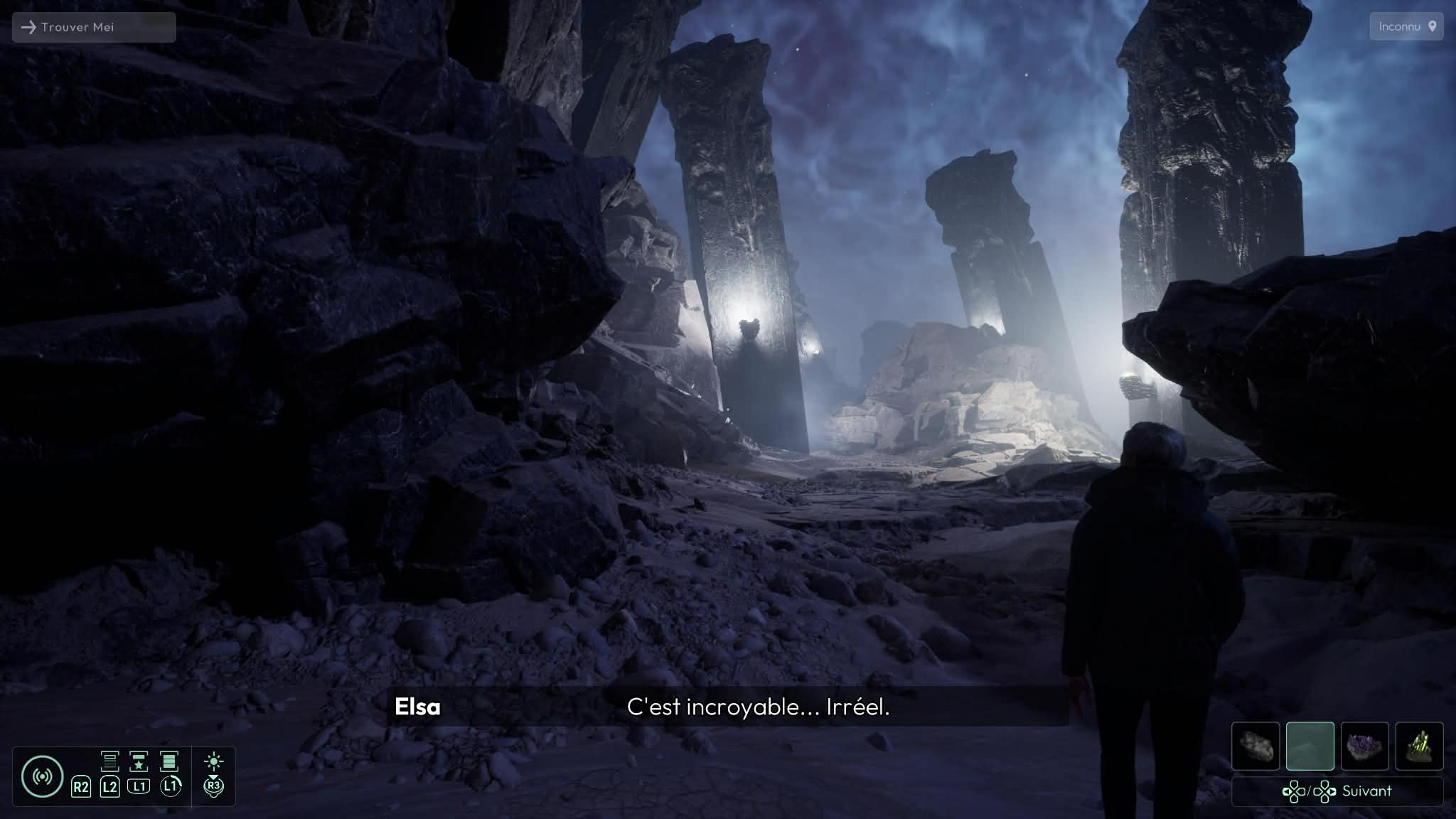Image resolution: width=1456 pixels, height=819 pixels.
Task: Click the fading-bars scanner mode icon
Action: [109, 761]
